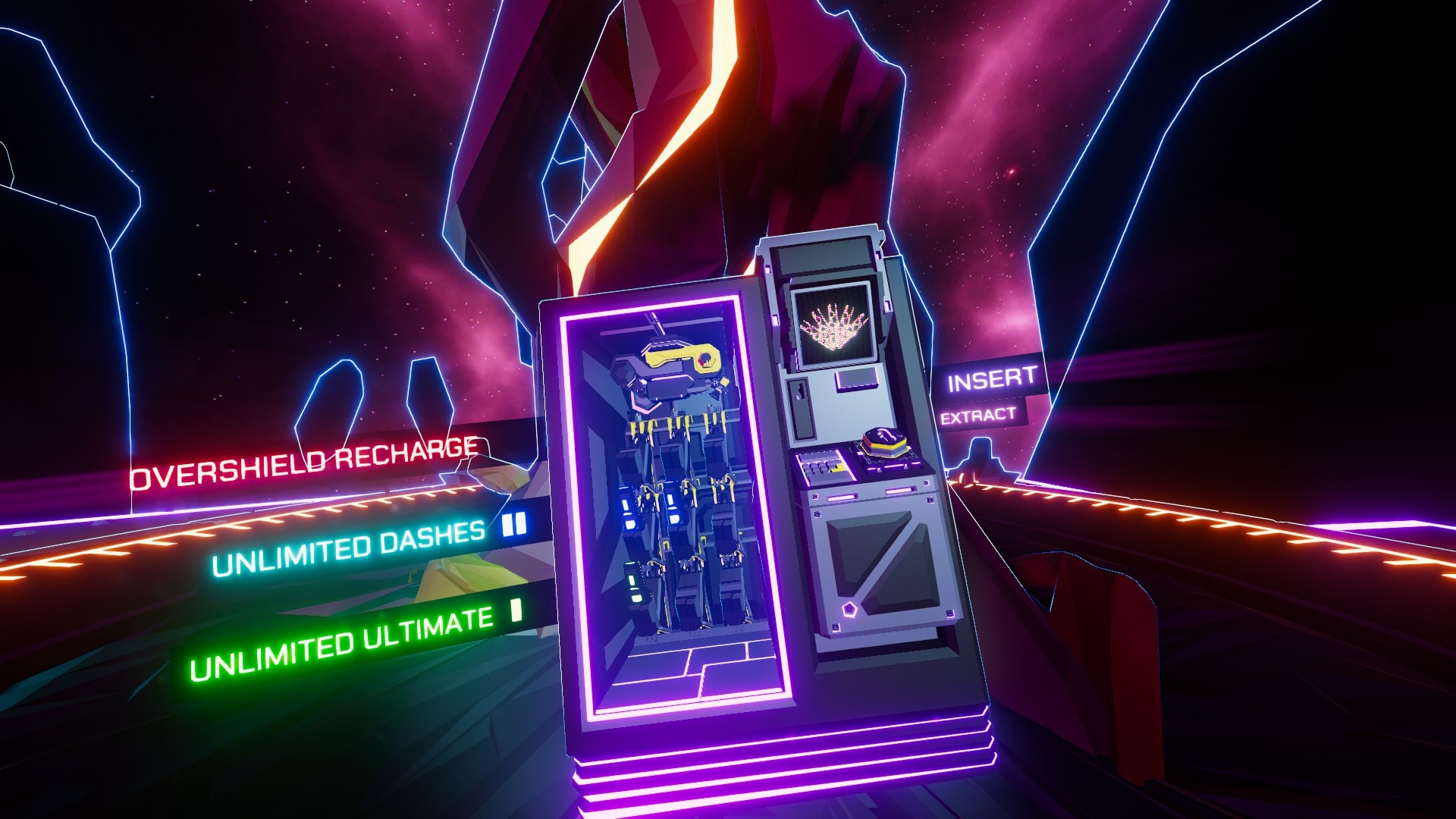Open the lower coin return slot
The width and height of the screenshot is (1456, 819).
[843, 499]
